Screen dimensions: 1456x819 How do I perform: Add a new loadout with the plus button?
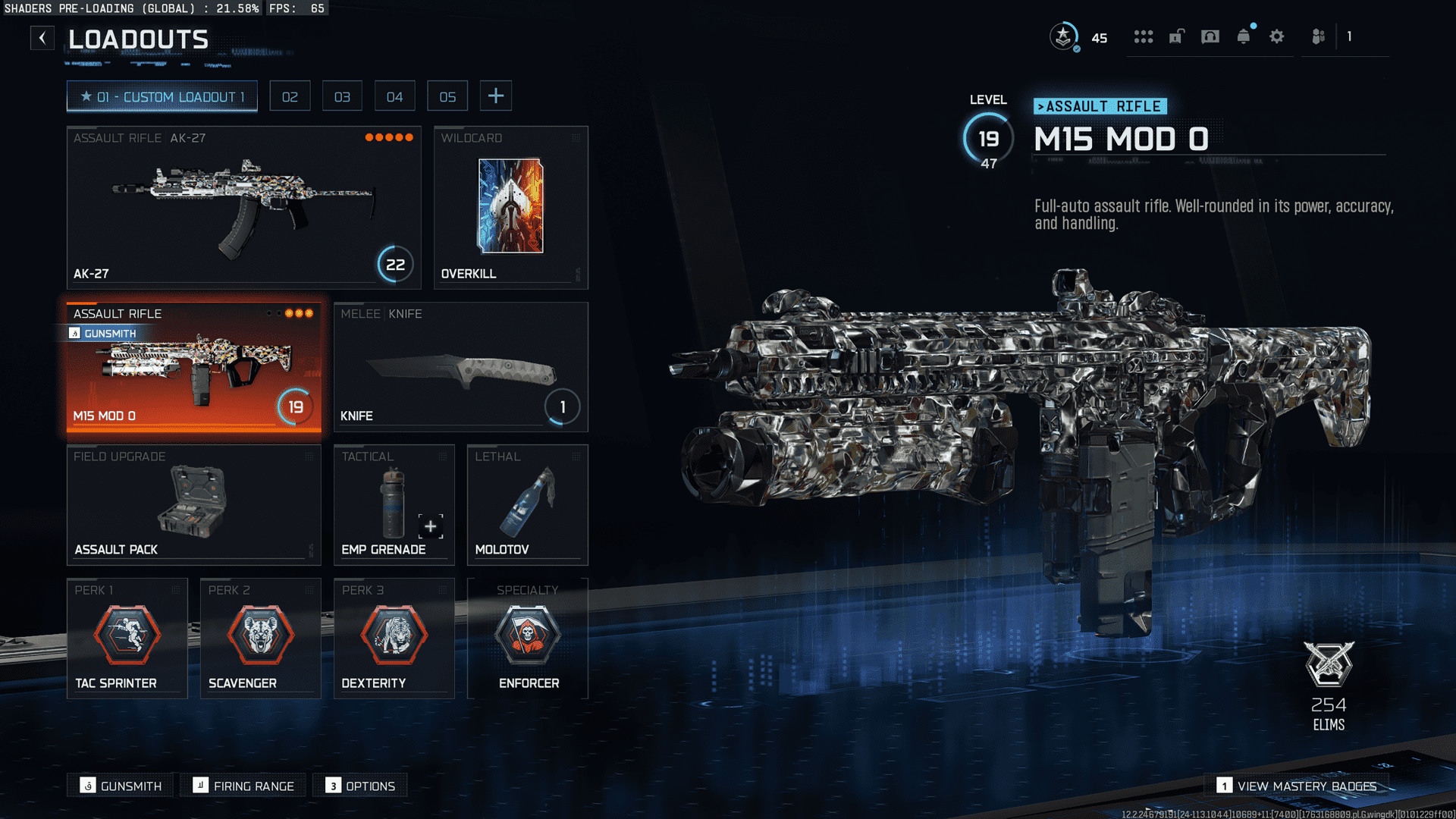(x=496, y=96)
